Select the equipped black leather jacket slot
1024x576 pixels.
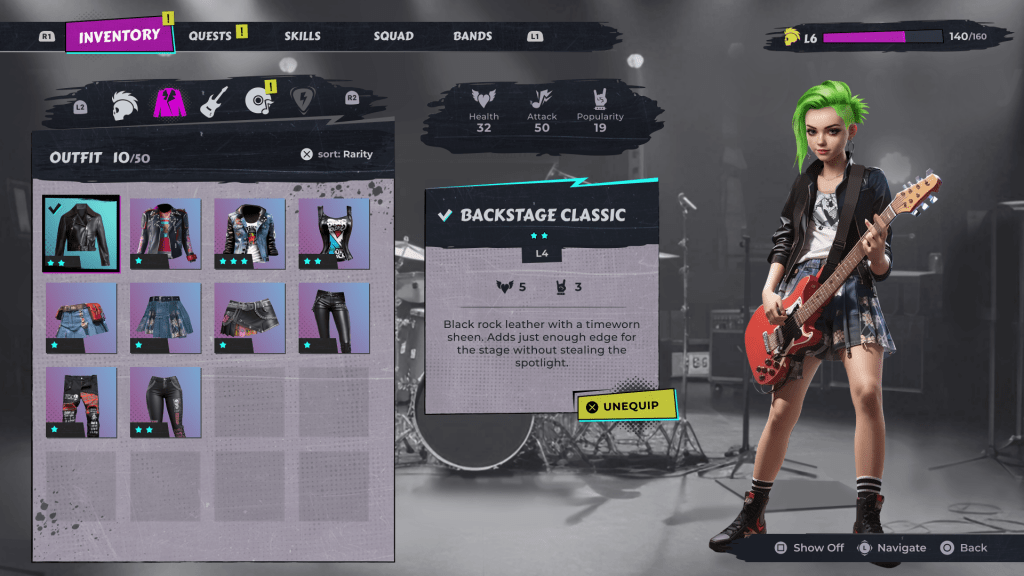pyautogui.click(x=81, y=233)
